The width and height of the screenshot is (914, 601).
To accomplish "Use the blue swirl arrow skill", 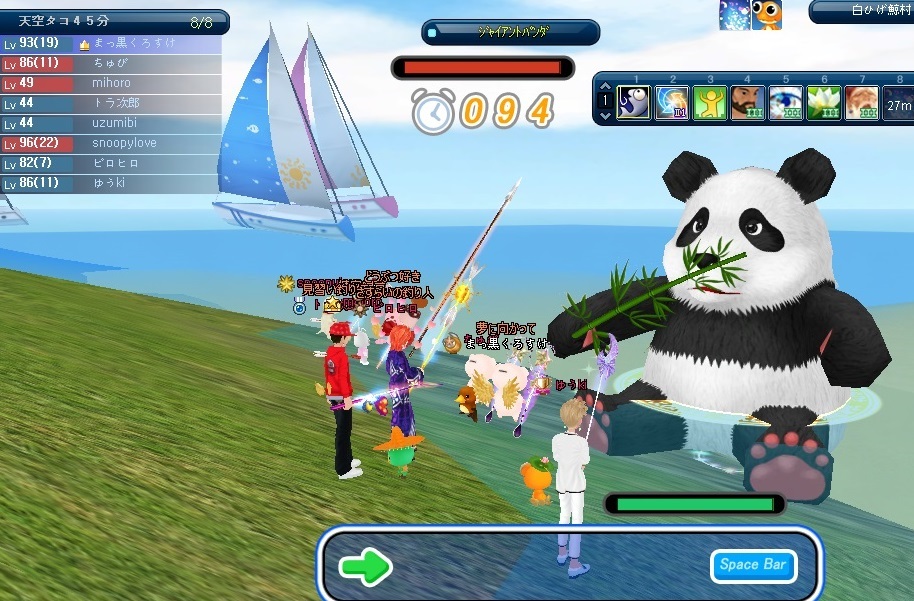I will click(x=672, y=103).
